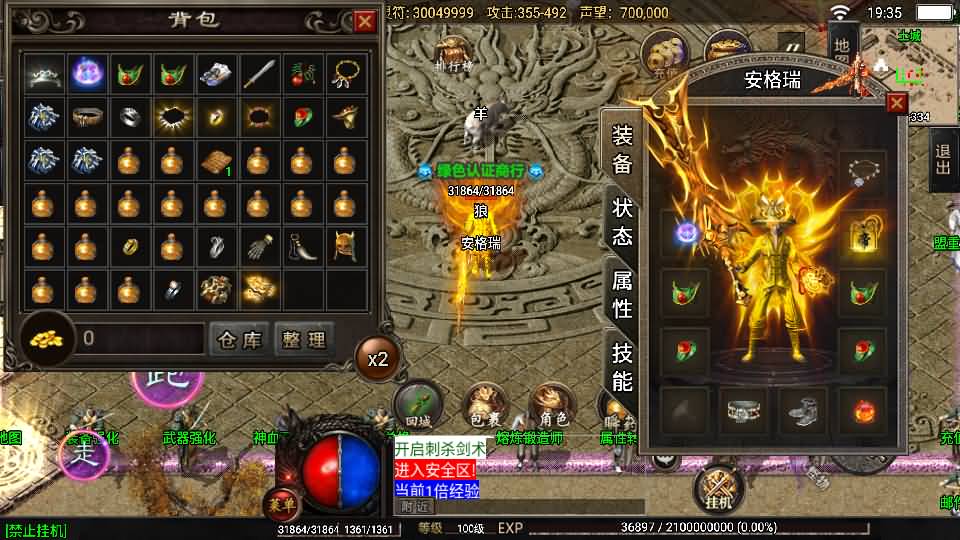Select the 装备 equipment tab
Image resolution: width=960 pixels, height=540 pixels.
click(622, 150)
